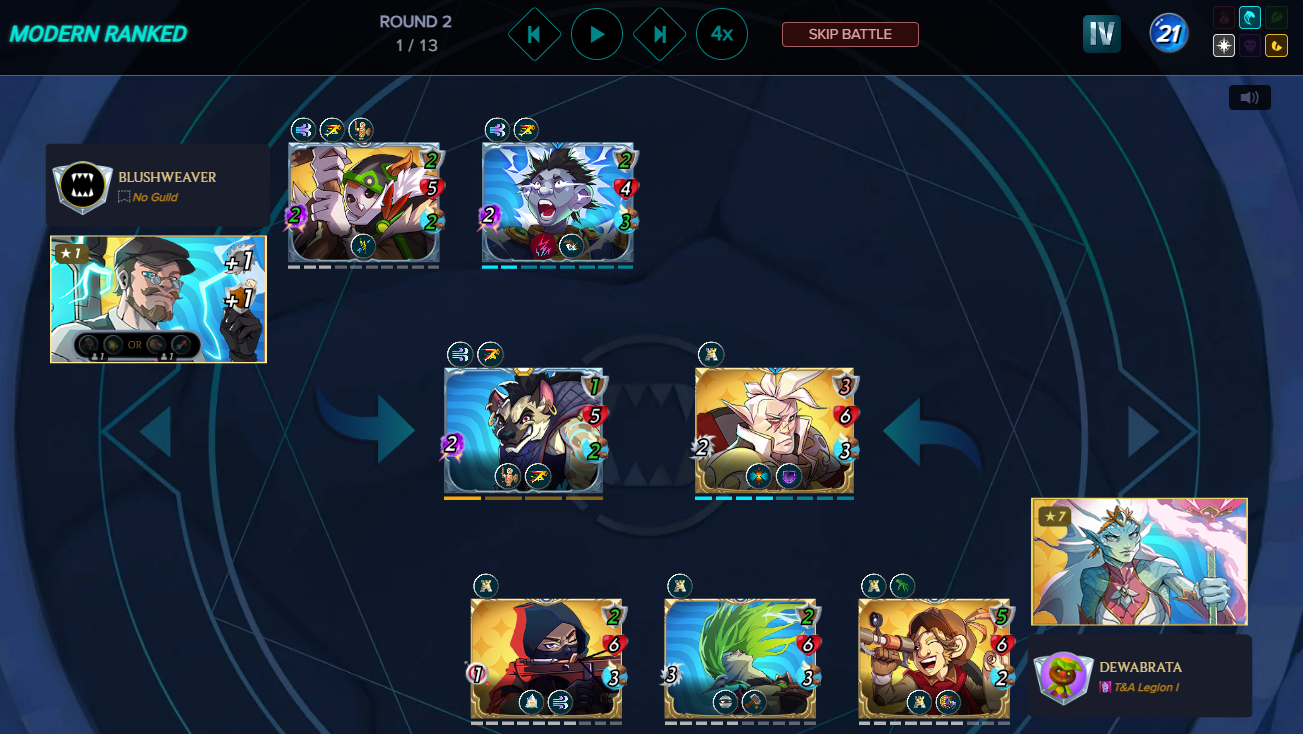Jump to previous round
1303x734 pixels.
534,34
